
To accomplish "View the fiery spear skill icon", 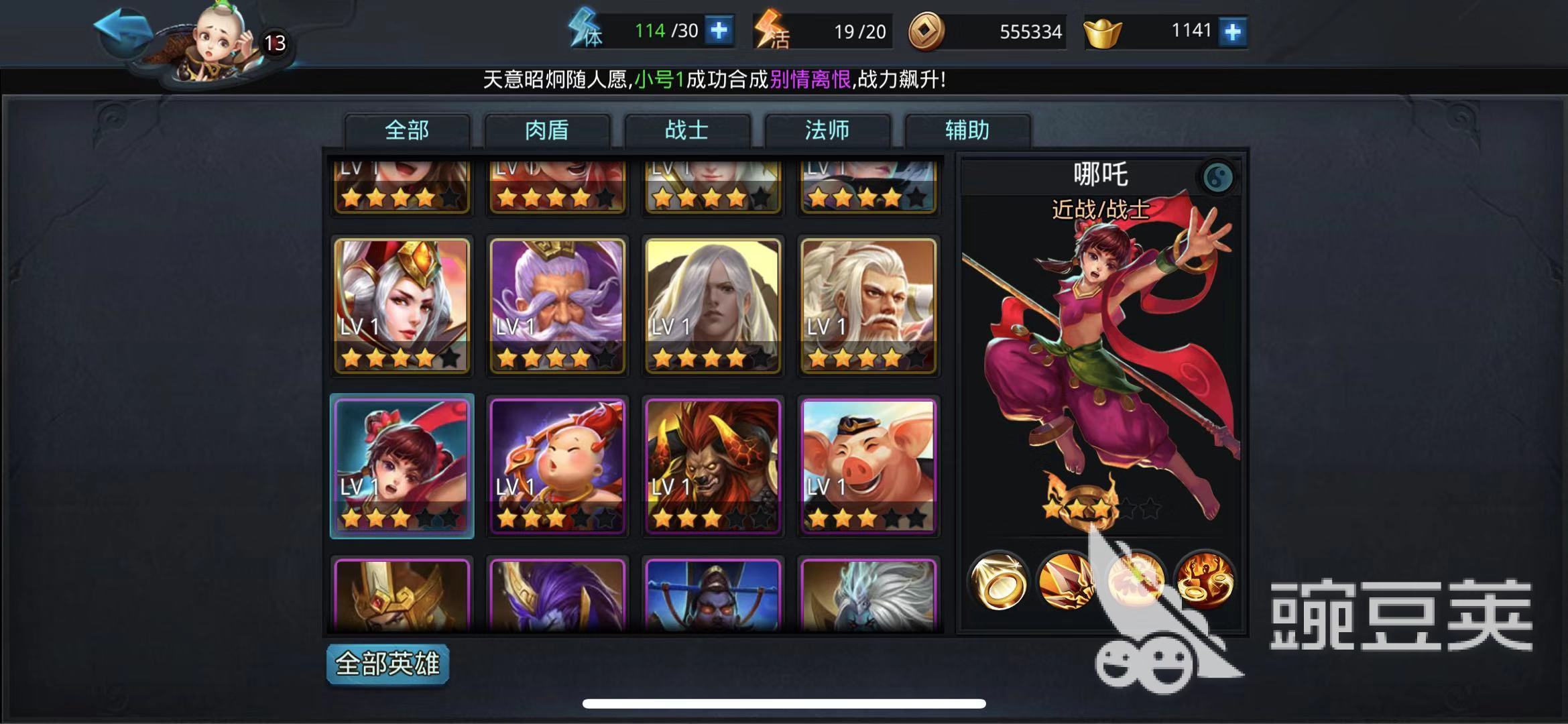I will [1066, 581].
